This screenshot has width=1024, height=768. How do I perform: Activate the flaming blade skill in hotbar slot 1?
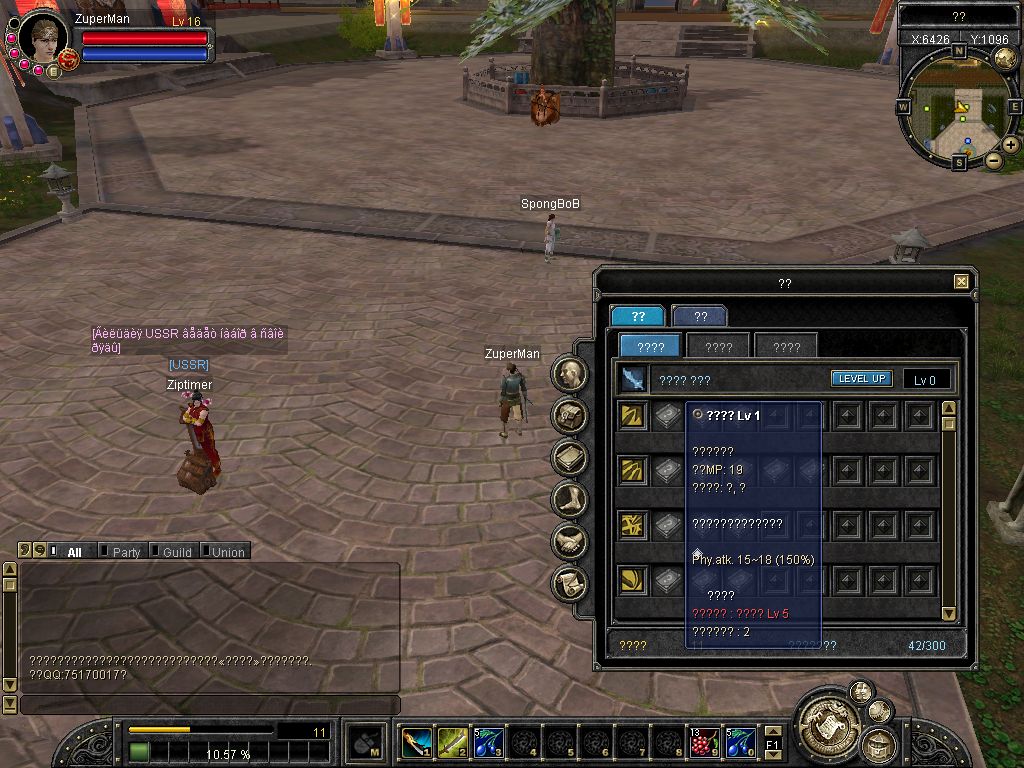pyautogui.click(x=416, y=742)
